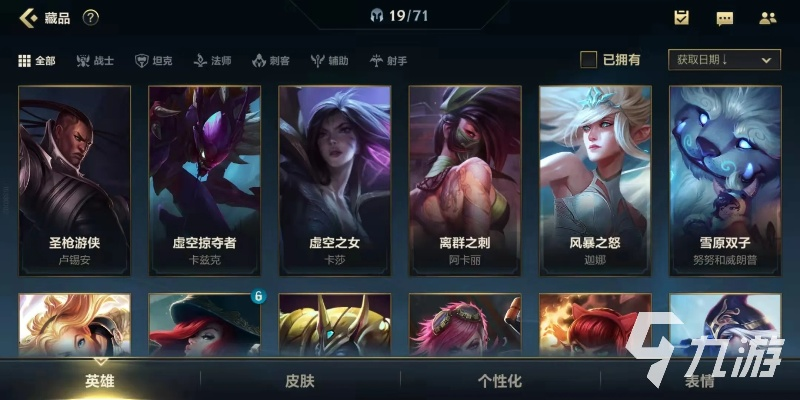The height and width of the screenshot is (400, 800).
Task: View the 雪原双子 努努和威朗普 card
Action: coord(725,180)
